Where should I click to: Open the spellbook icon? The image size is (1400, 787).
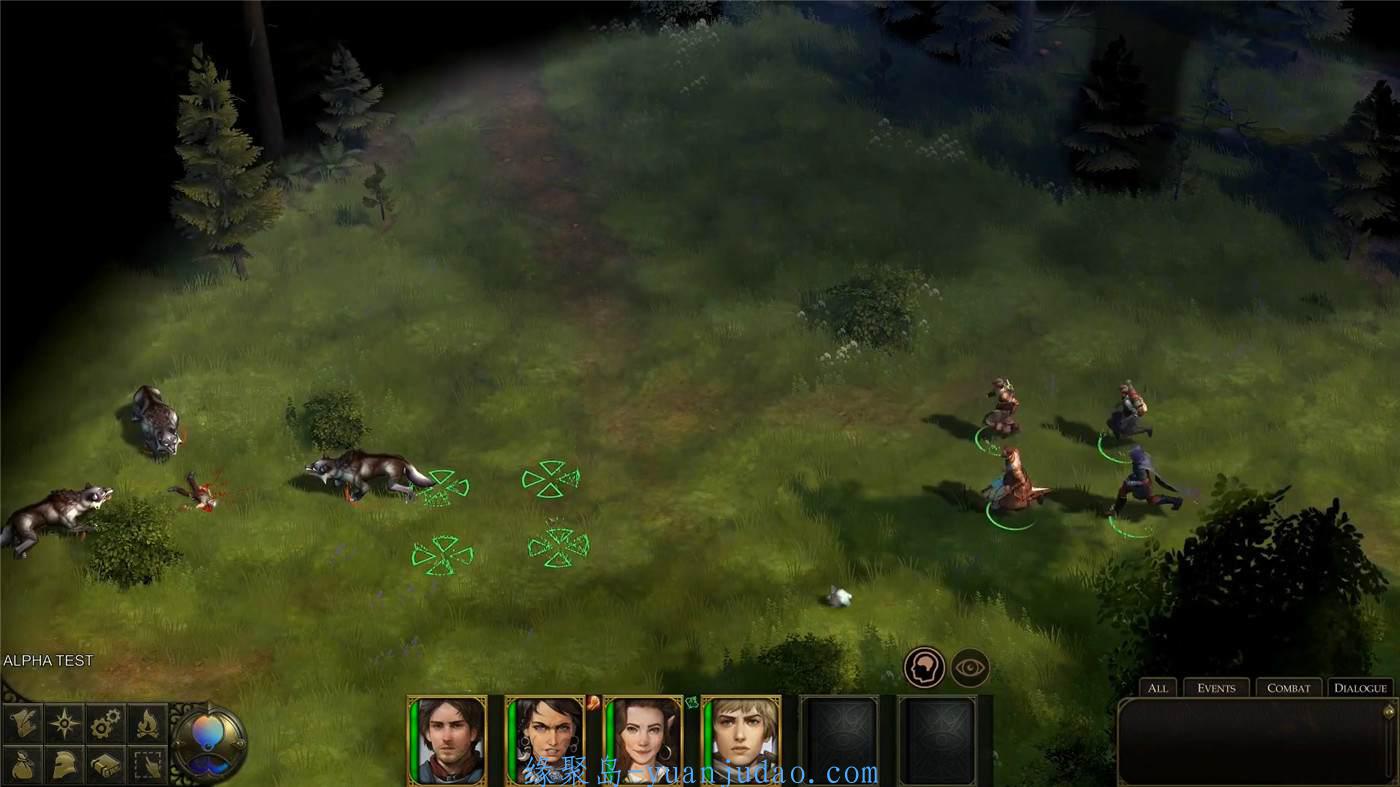pos(106,765)
